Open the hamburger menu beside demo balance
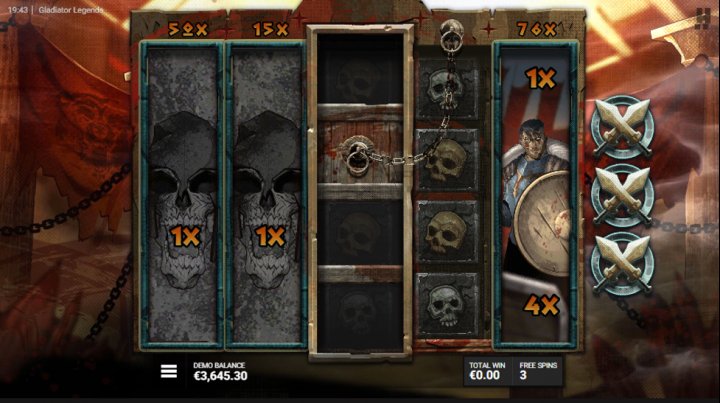This screenshot has width=720, height=403. click(x=169, y=371)
